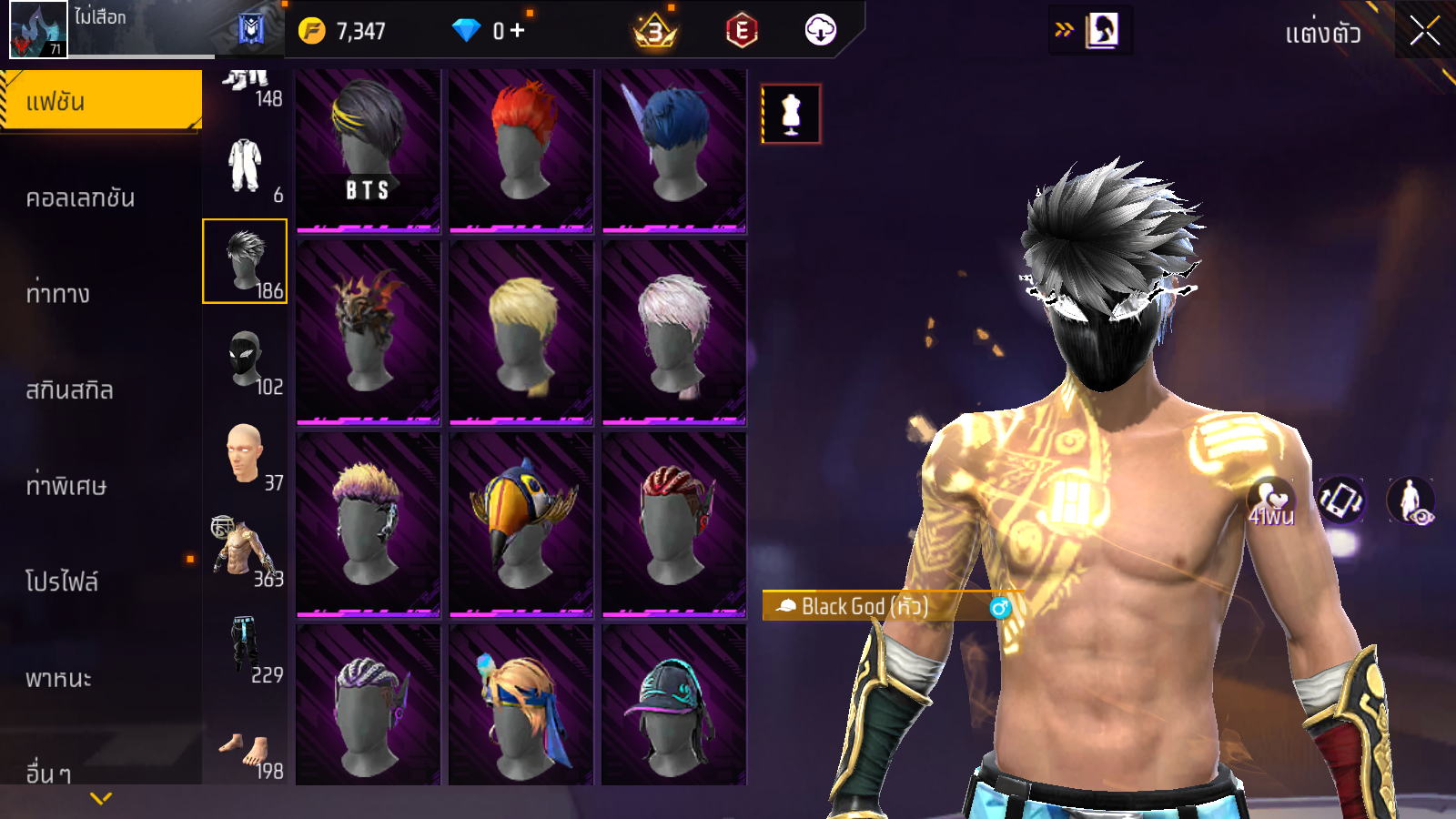1456x819 pixels.
Task: Choose the BTS black-yellow hairstyle
Action: coord(368,149)
